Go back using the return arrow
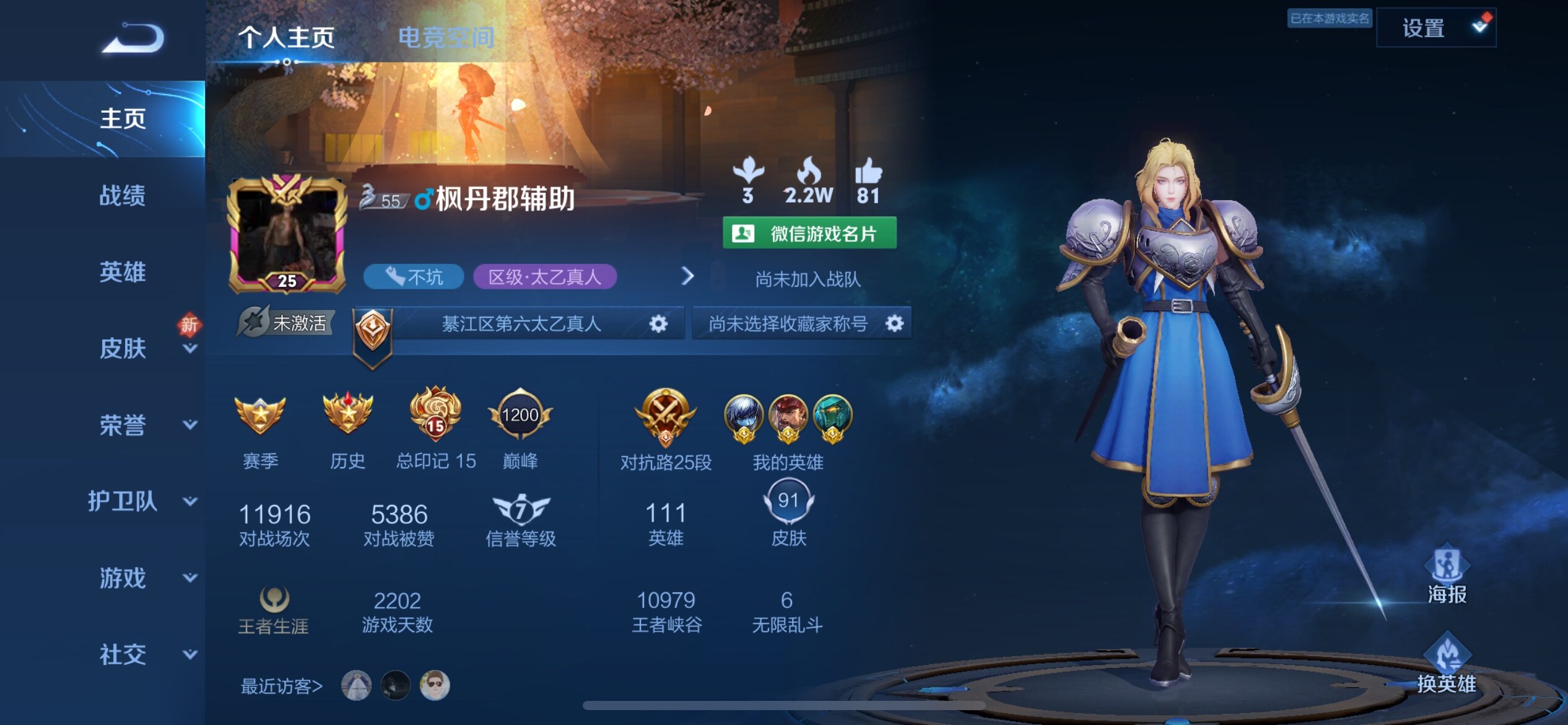 [x=133, y=38]
